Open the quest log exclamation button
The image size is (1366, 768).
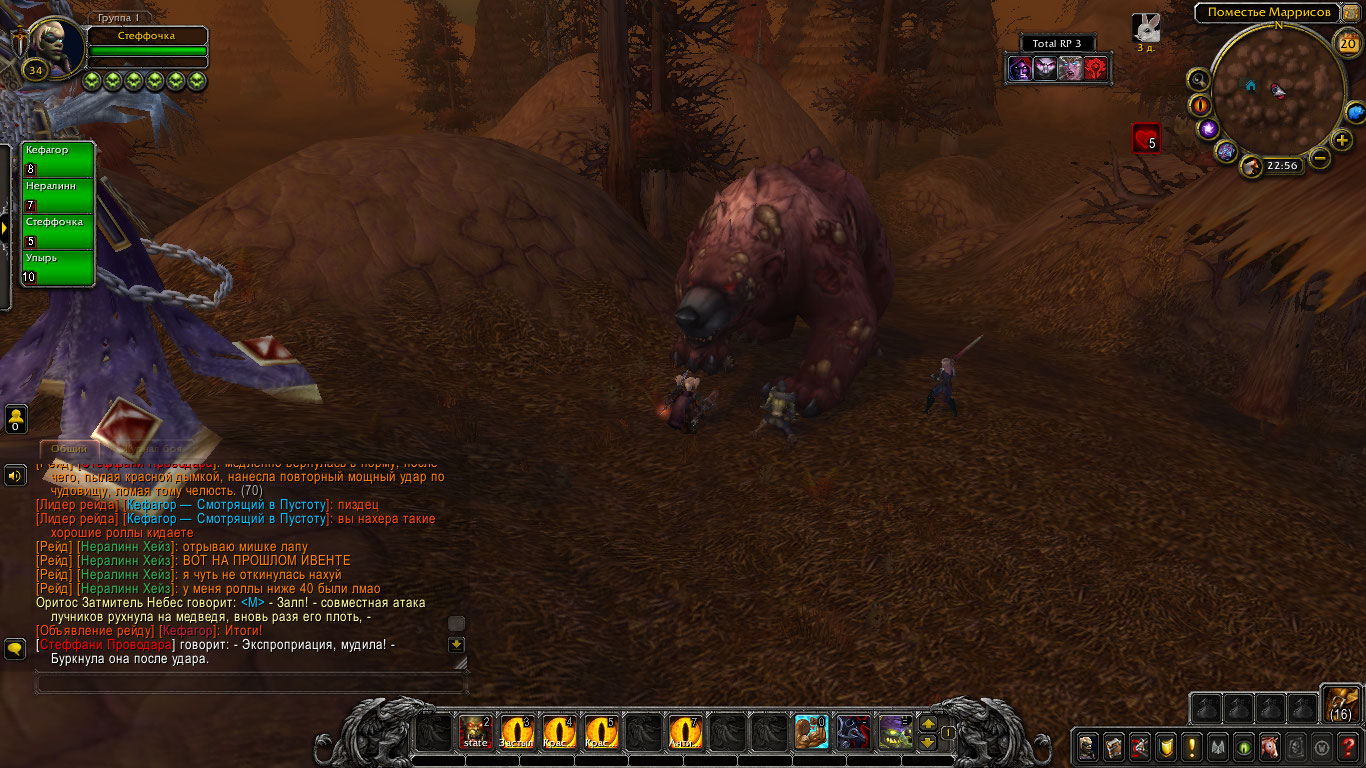point(1192,746)
